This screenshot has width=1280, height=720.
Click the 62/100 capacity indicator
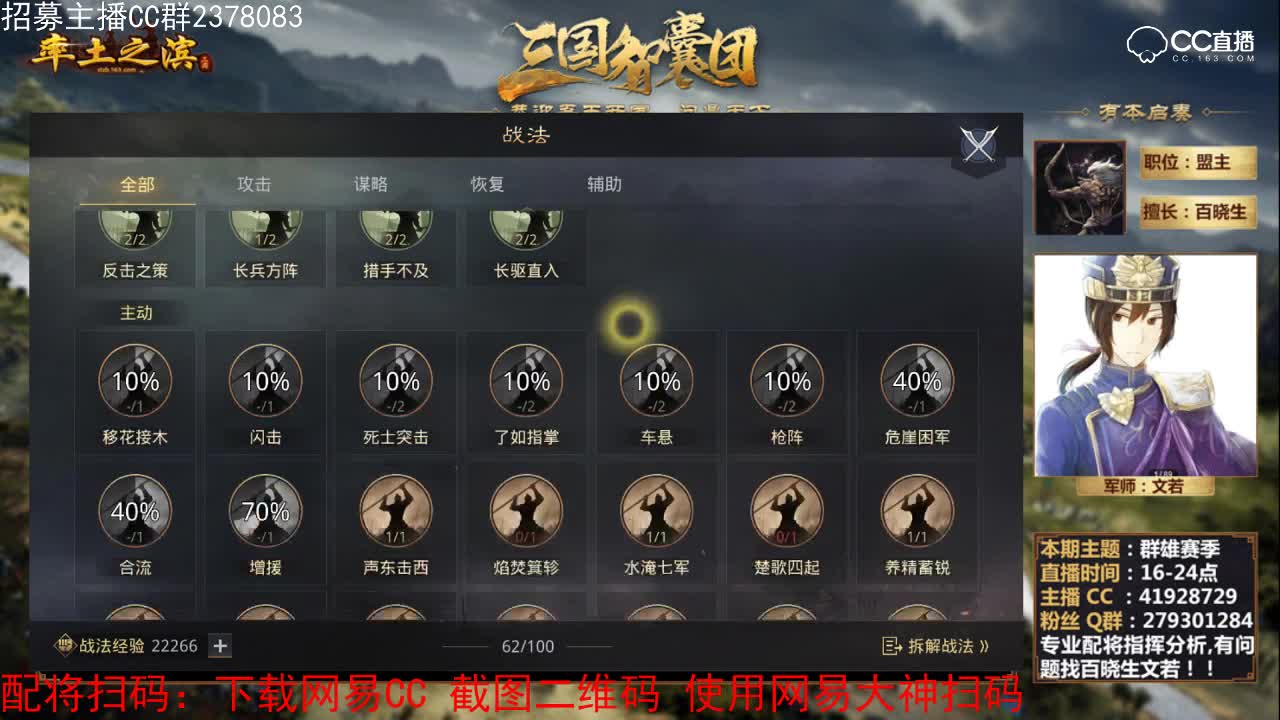tap(527, 647)
